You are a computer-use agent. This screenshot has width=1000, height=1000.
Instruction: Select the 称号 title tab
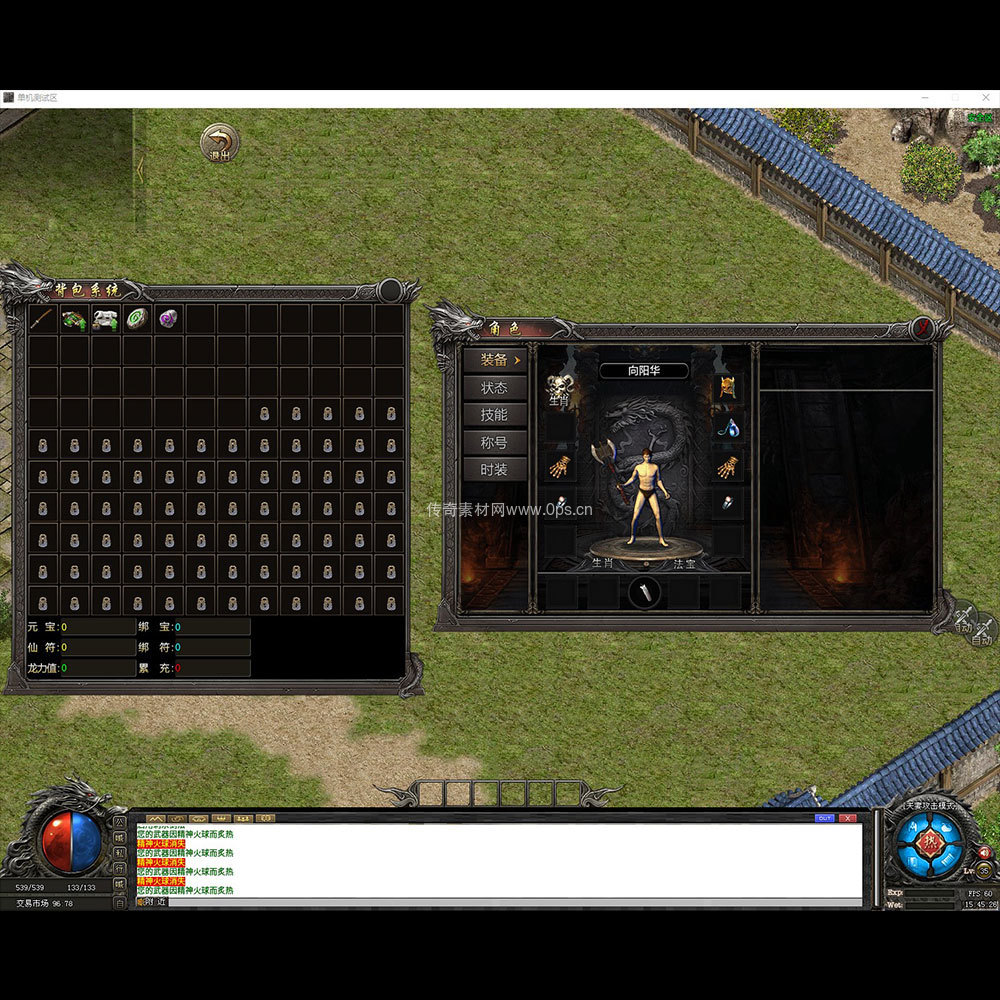tap(495, 442)
